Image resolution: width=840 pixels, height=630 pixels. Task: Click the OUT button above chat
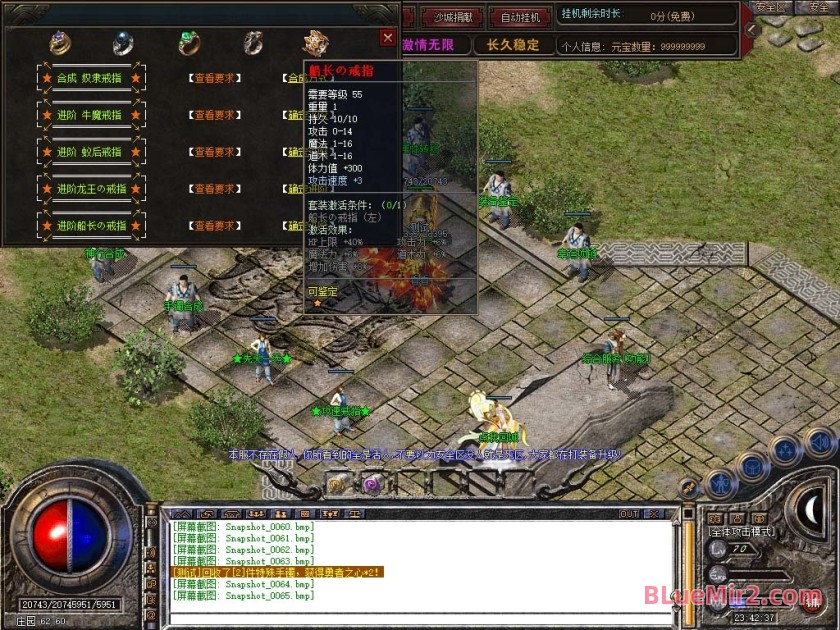tap(629, 514)
